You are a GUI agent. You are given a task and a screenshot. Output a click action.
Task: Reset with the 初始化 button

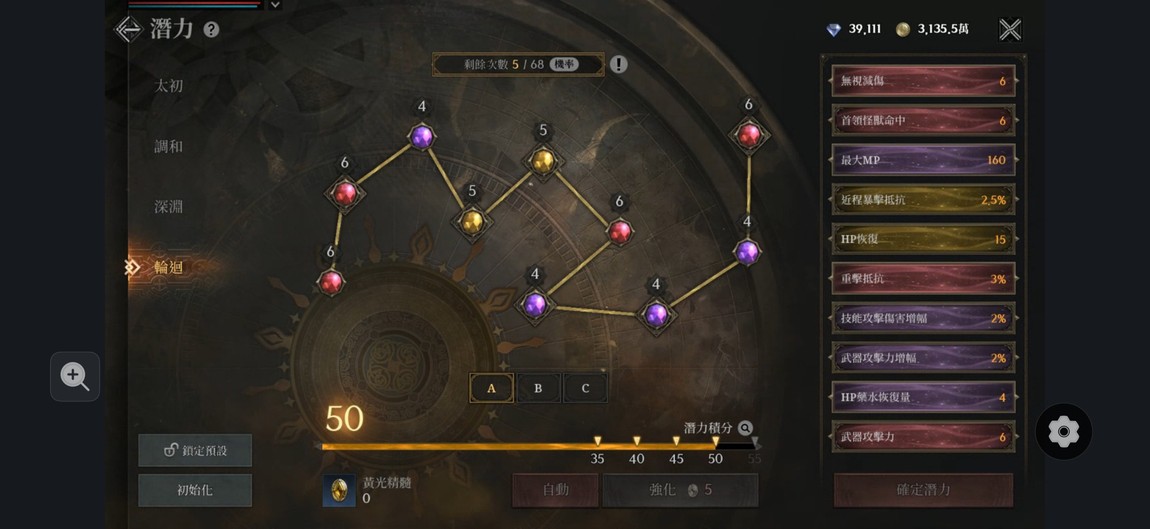point(195,490)
